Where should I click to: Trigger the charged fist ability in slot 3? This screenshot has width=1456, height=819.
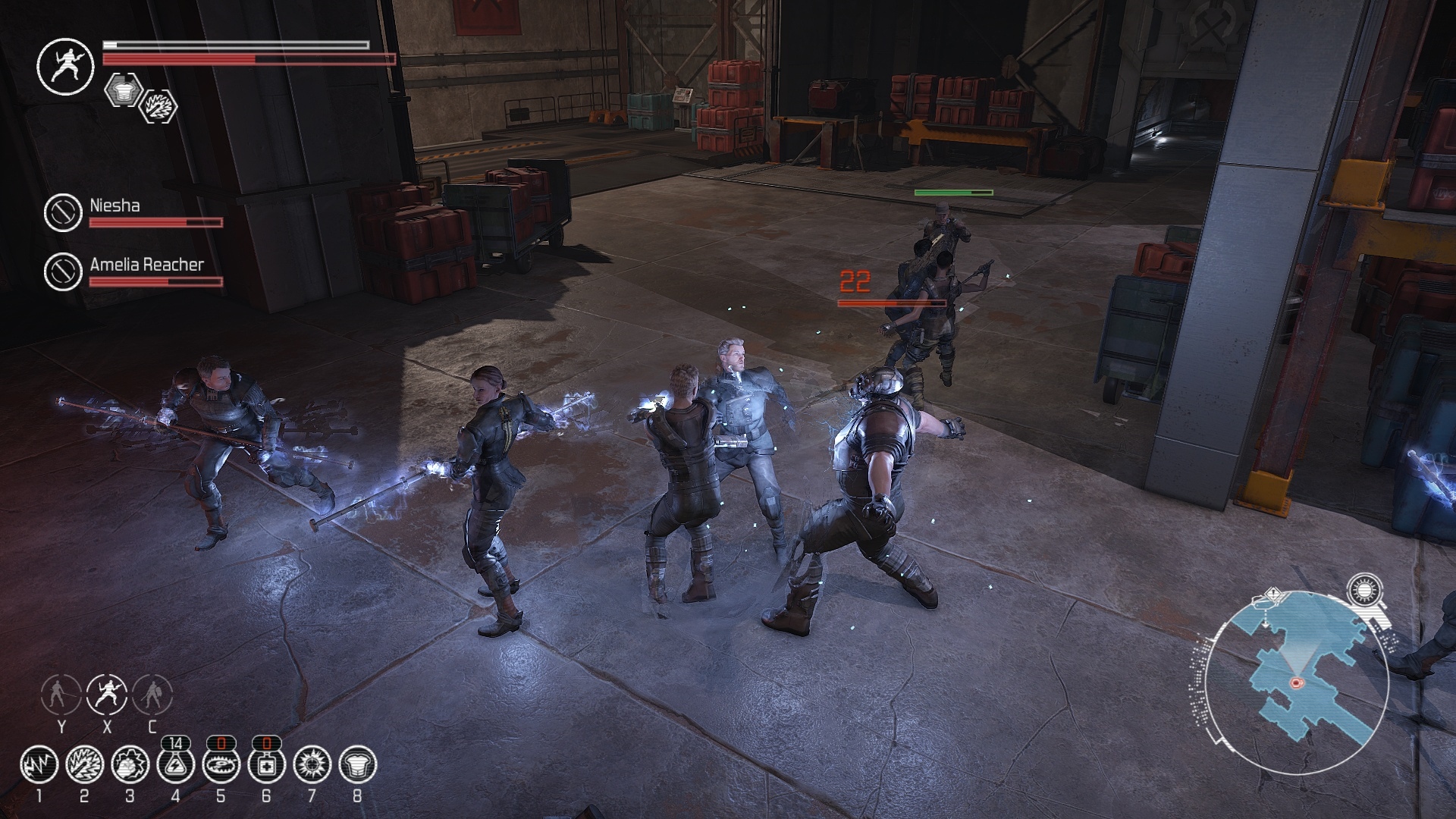click(x=130, y=765)
